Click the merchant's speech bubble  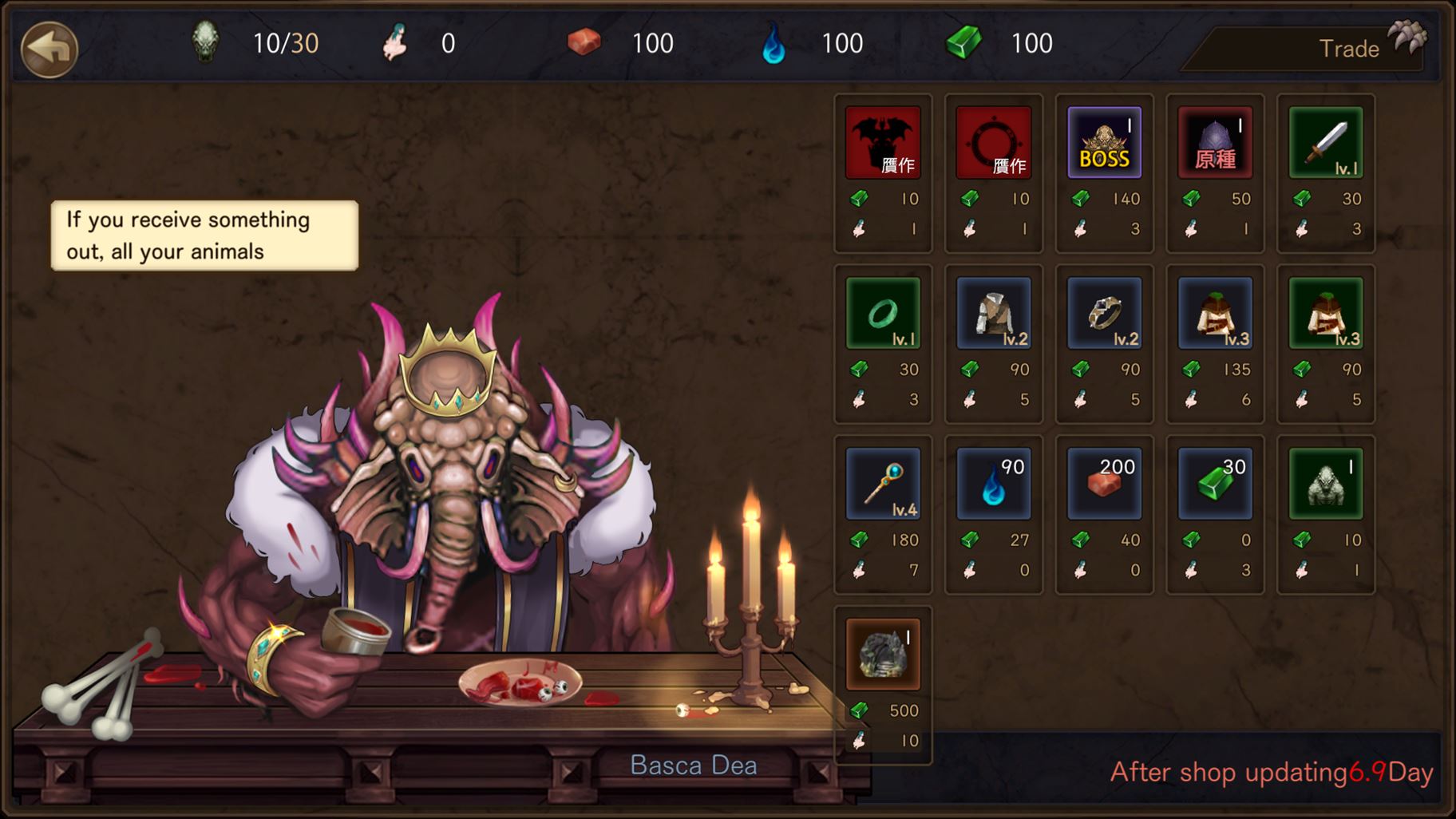[204, 235]
